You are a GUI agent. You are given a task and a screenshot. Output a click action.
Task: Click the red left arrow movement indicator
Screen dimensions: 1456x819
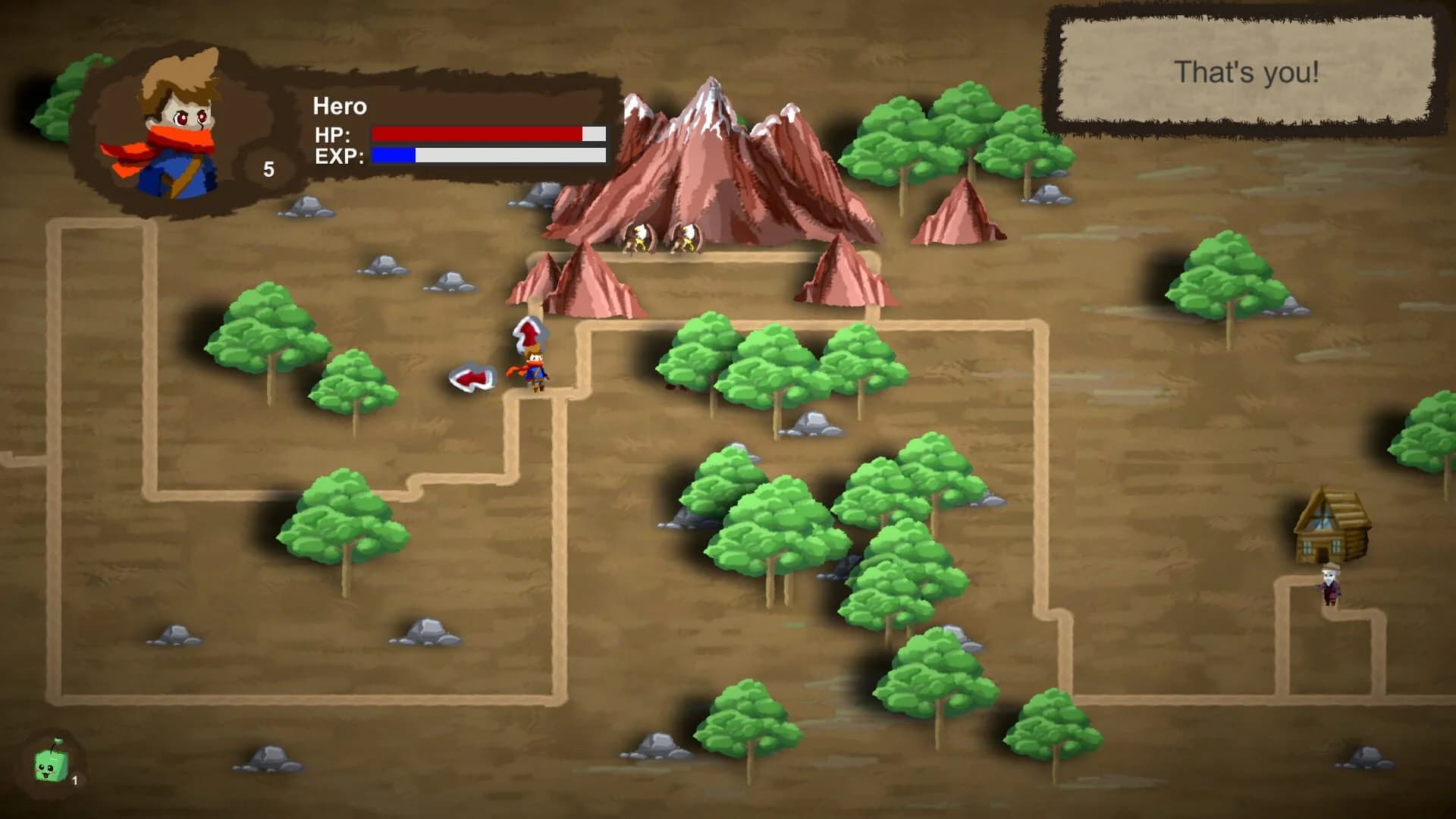coord(472,377)
